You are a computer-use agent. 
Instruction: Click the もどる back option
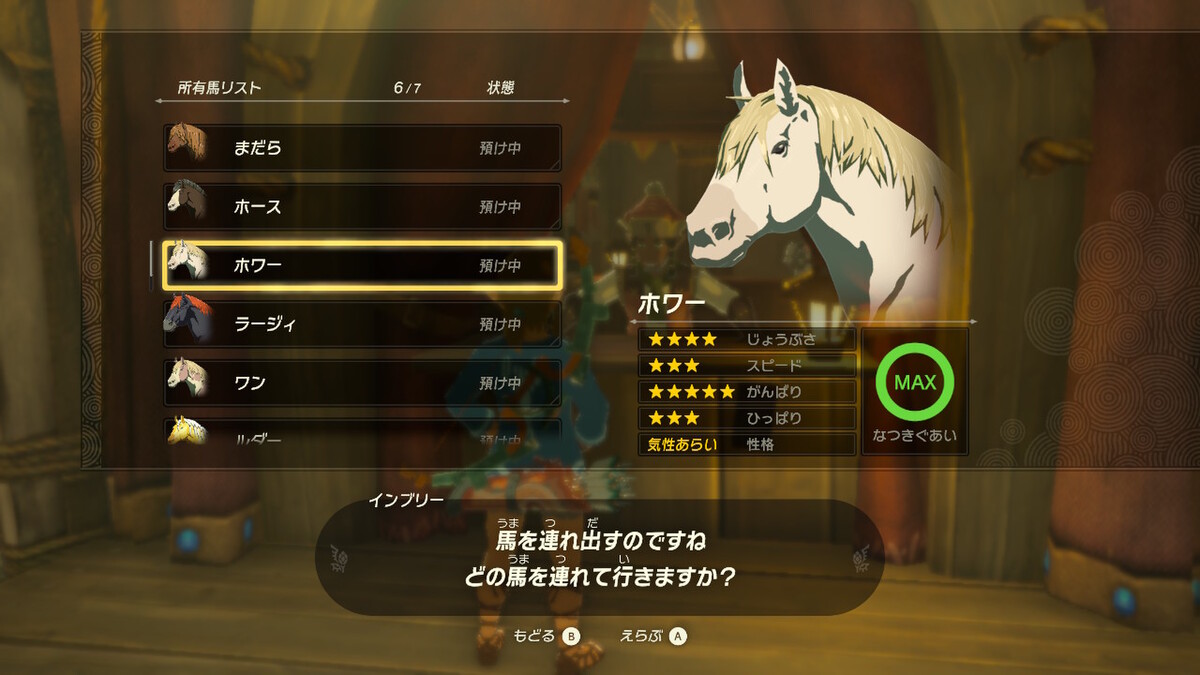pyautogui.click(x=546, y=636)
